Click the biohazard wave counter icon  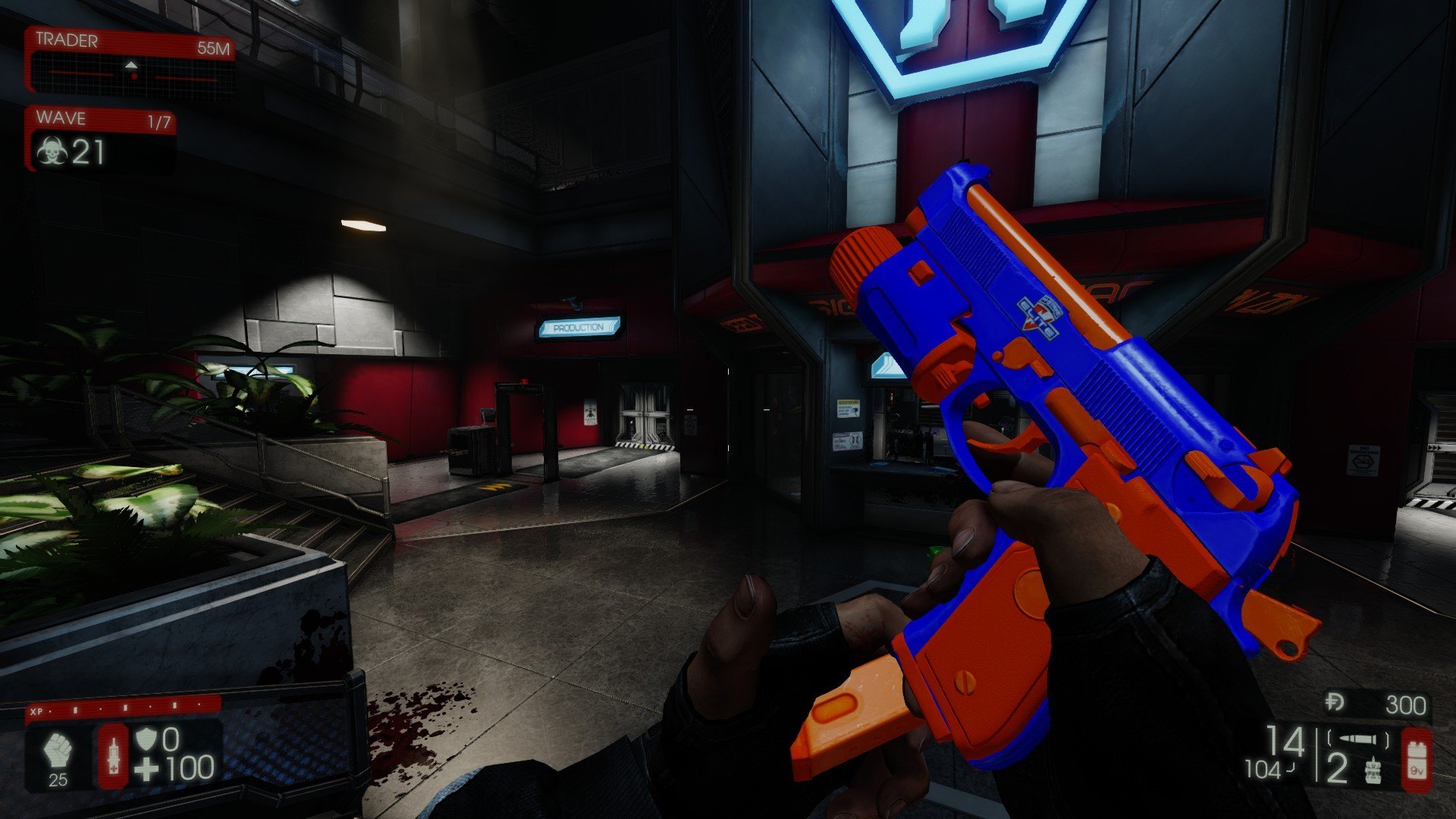tap(52, 152)
